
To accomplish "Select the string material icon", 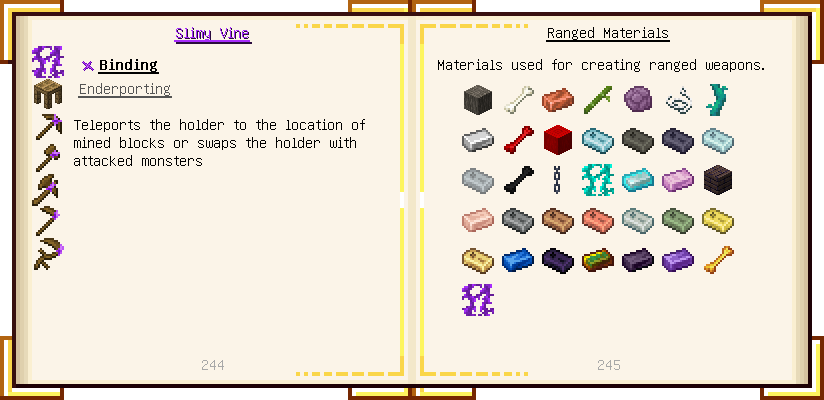I will coord(678,100).
